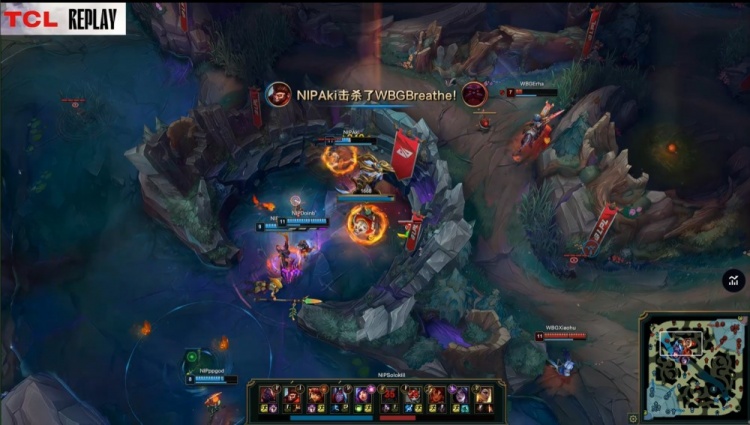Click the Summoner's Rift minimap
This screenshot has height=425, width=750.
(693, 365)
